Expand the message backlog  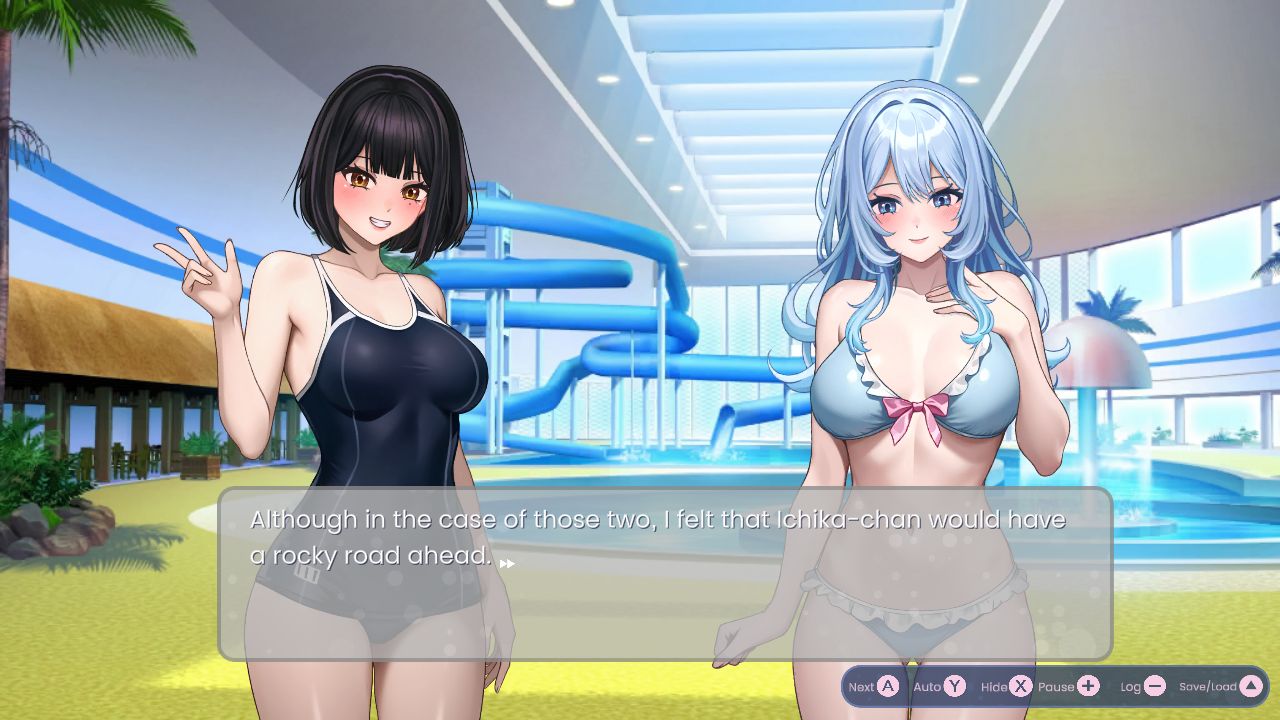pyautogui.click(x=1142, y=686)
